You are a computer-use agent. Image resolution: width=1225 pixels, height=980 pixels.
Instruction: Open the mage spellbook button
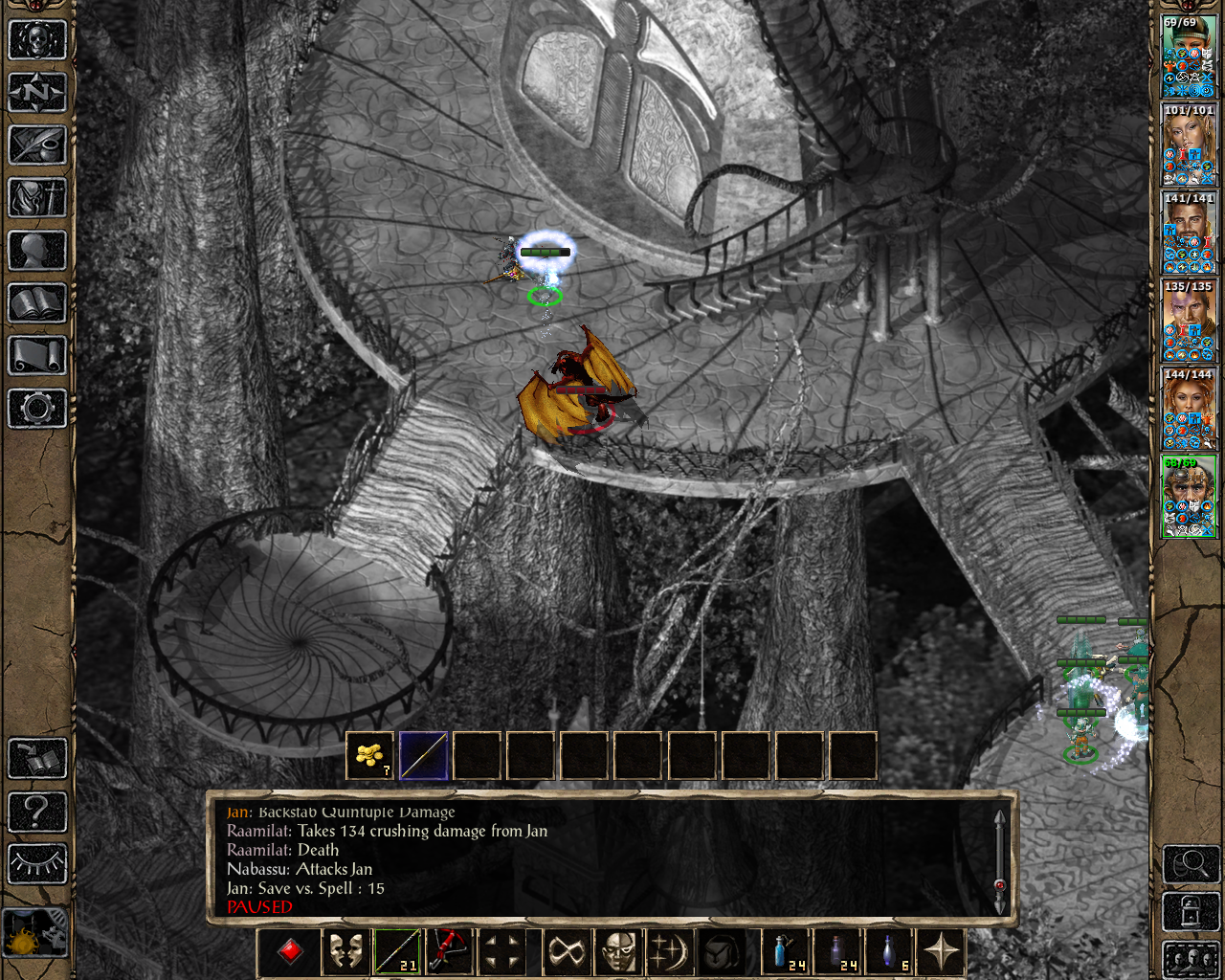37,303
